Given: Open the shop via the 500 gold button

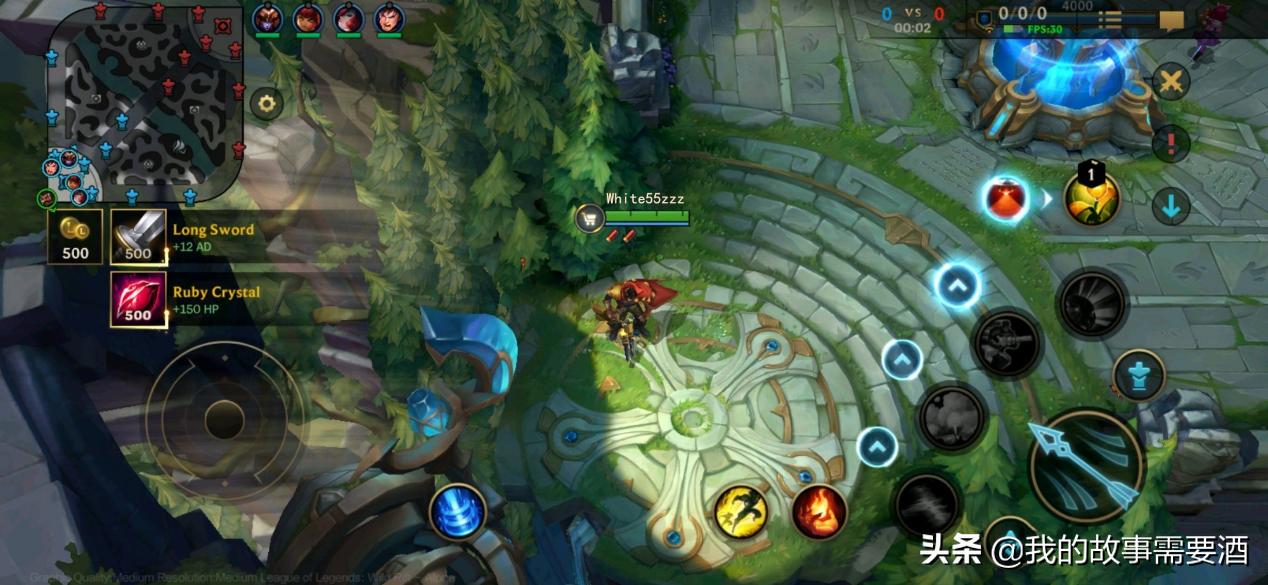Looking at the screenshot, I should [x=75, y=237].
